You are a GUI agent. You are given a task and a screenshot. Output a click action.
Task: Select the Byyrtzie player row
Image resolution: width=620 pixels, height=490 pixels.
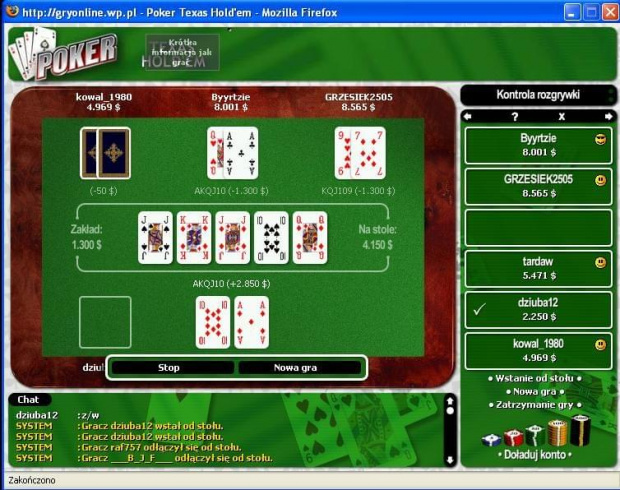coord(538,146)
